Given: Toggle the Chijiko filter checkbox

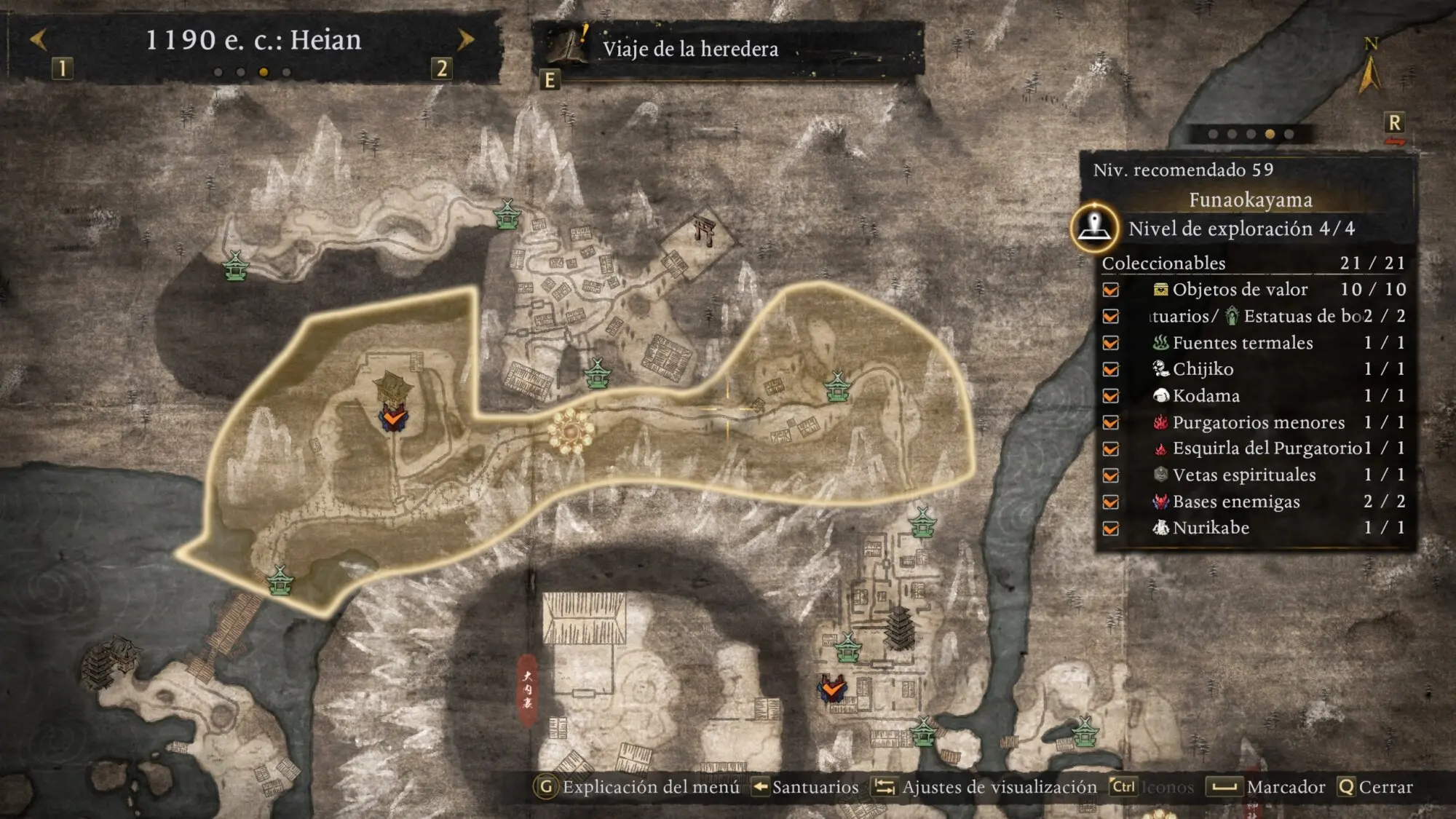Looking at the screenshot, I should [1111, 369].
